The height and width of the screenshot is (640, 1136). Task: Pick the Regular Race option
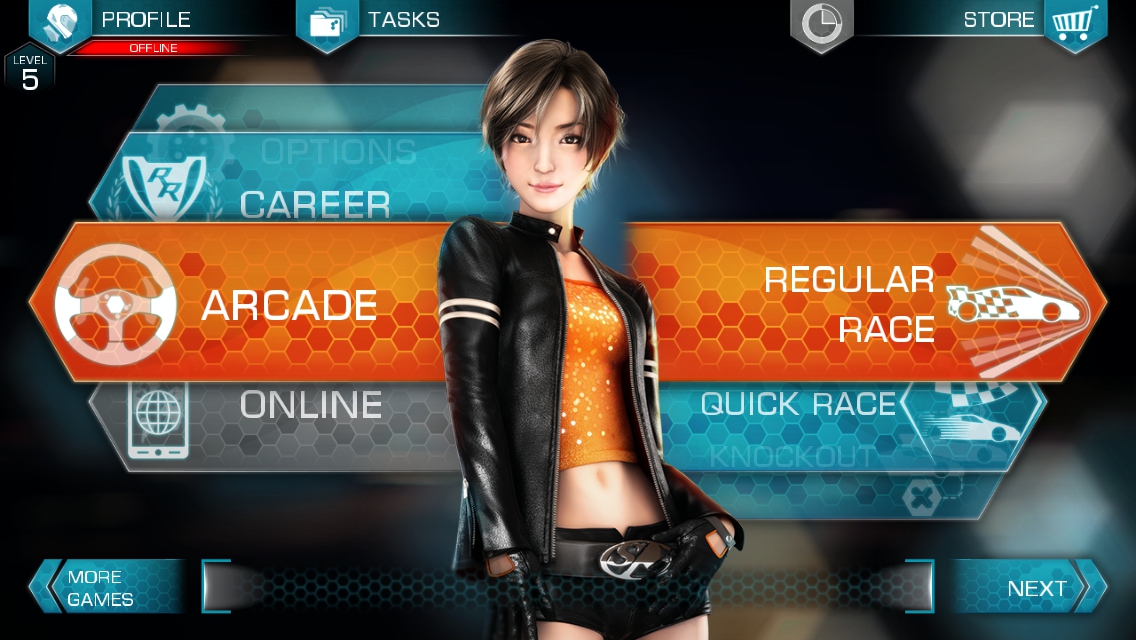click(x=850, y=304)
